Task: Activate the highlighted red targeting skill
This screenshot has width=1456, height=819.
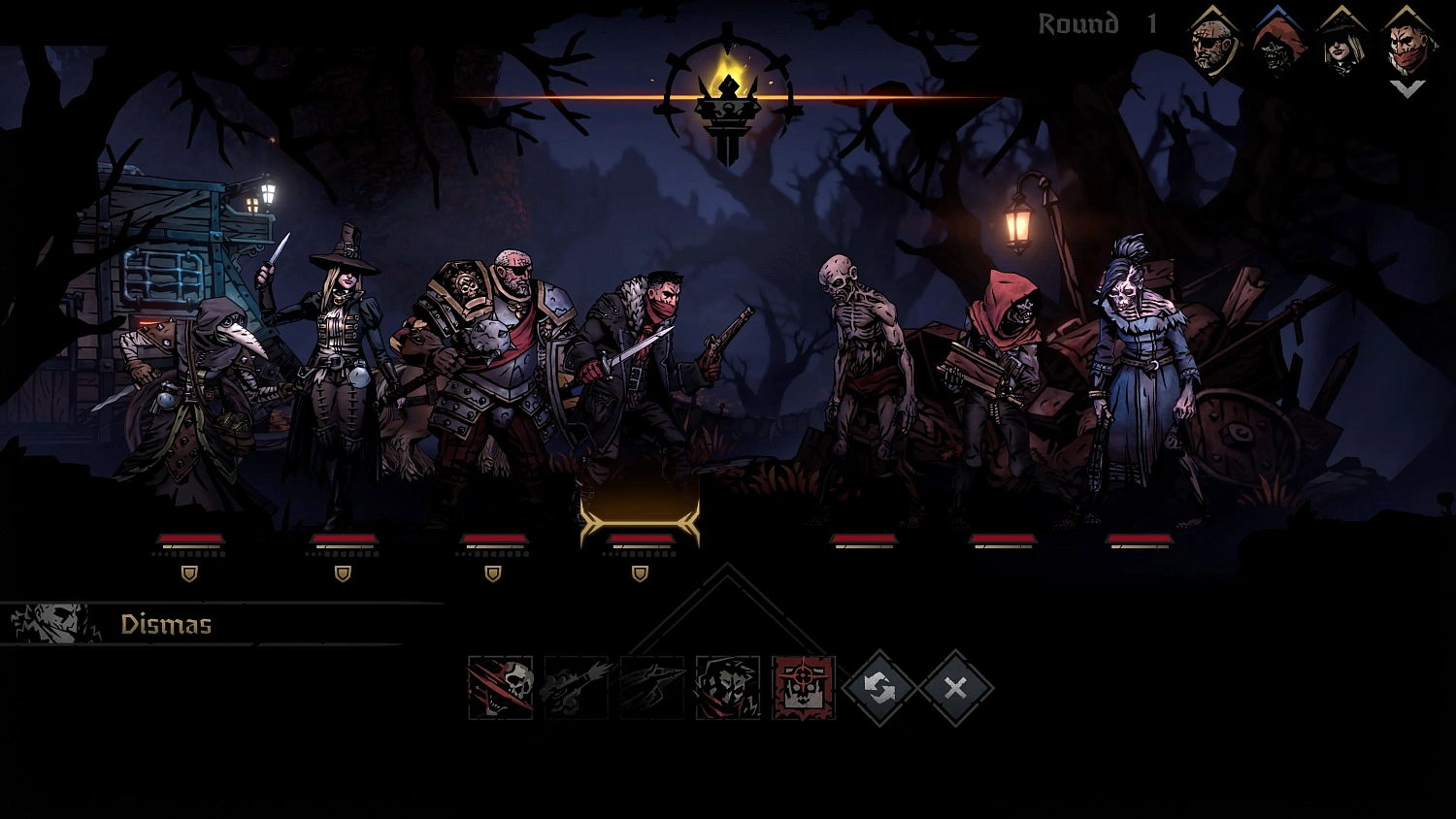Action: click(802, 687)
